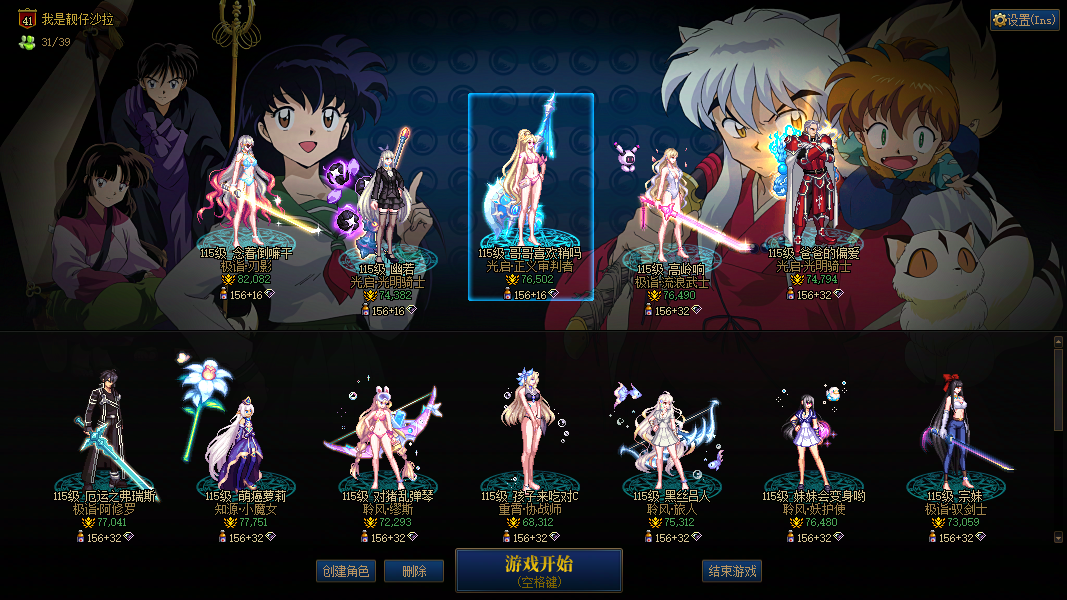Open the 创建角色 character creation
The width and height of the screenshot is (1067, 600).
[345, 571]
